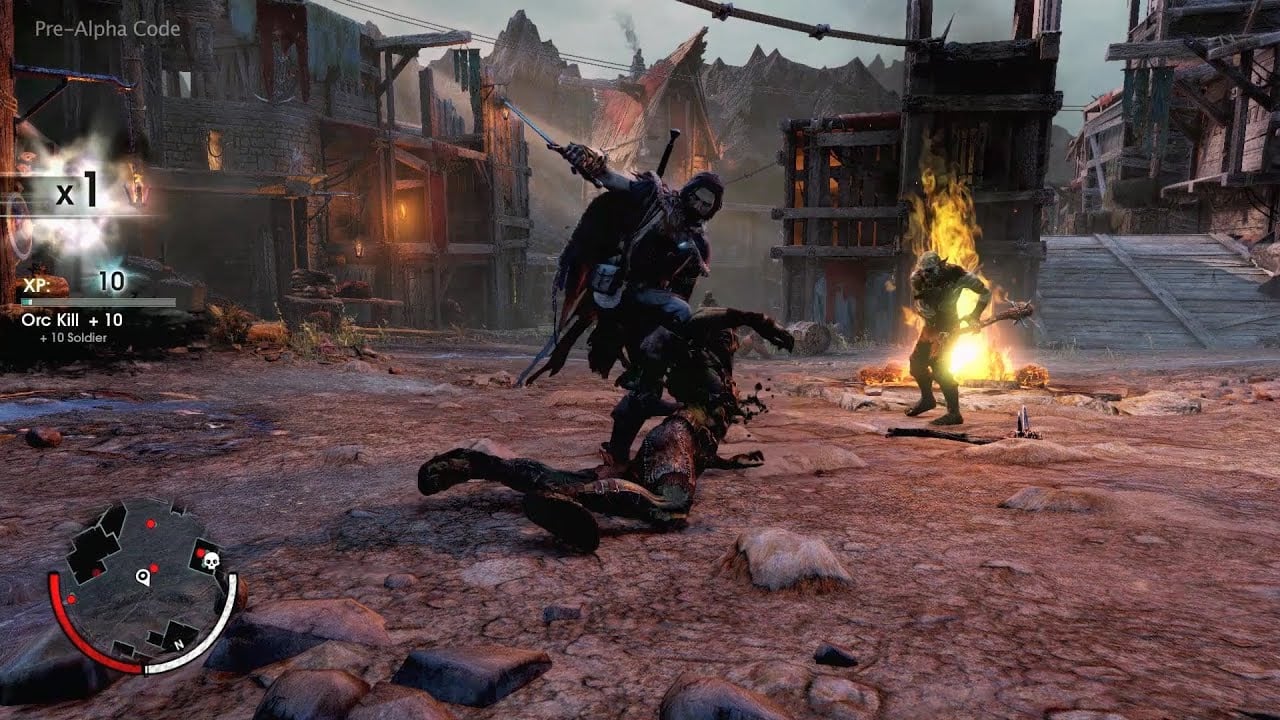The image size is (1280, 720).
Task: Click the skull icon on the minimap
Action: click(211, 558)
